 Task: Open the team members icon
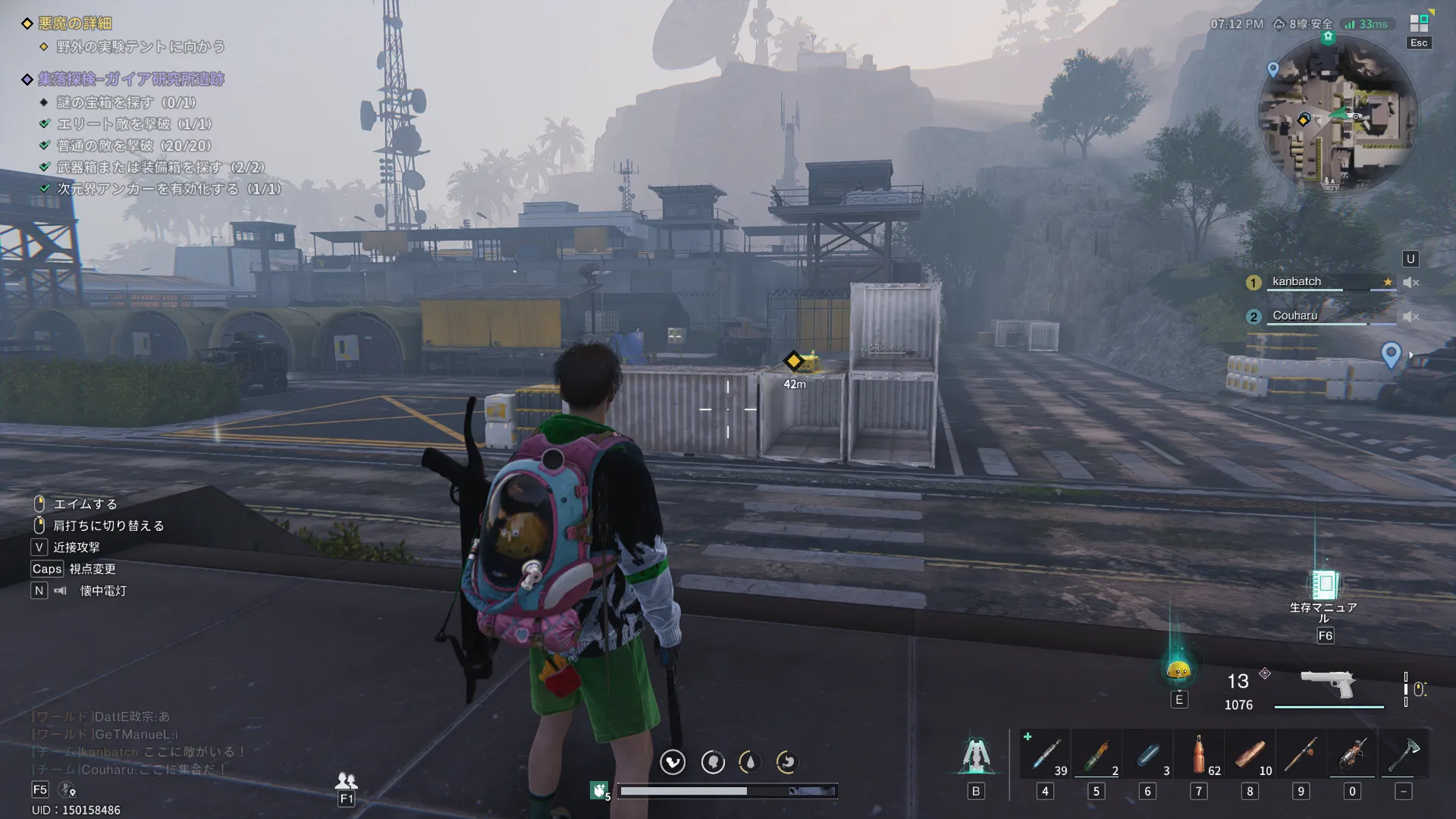tap(346, 780)
